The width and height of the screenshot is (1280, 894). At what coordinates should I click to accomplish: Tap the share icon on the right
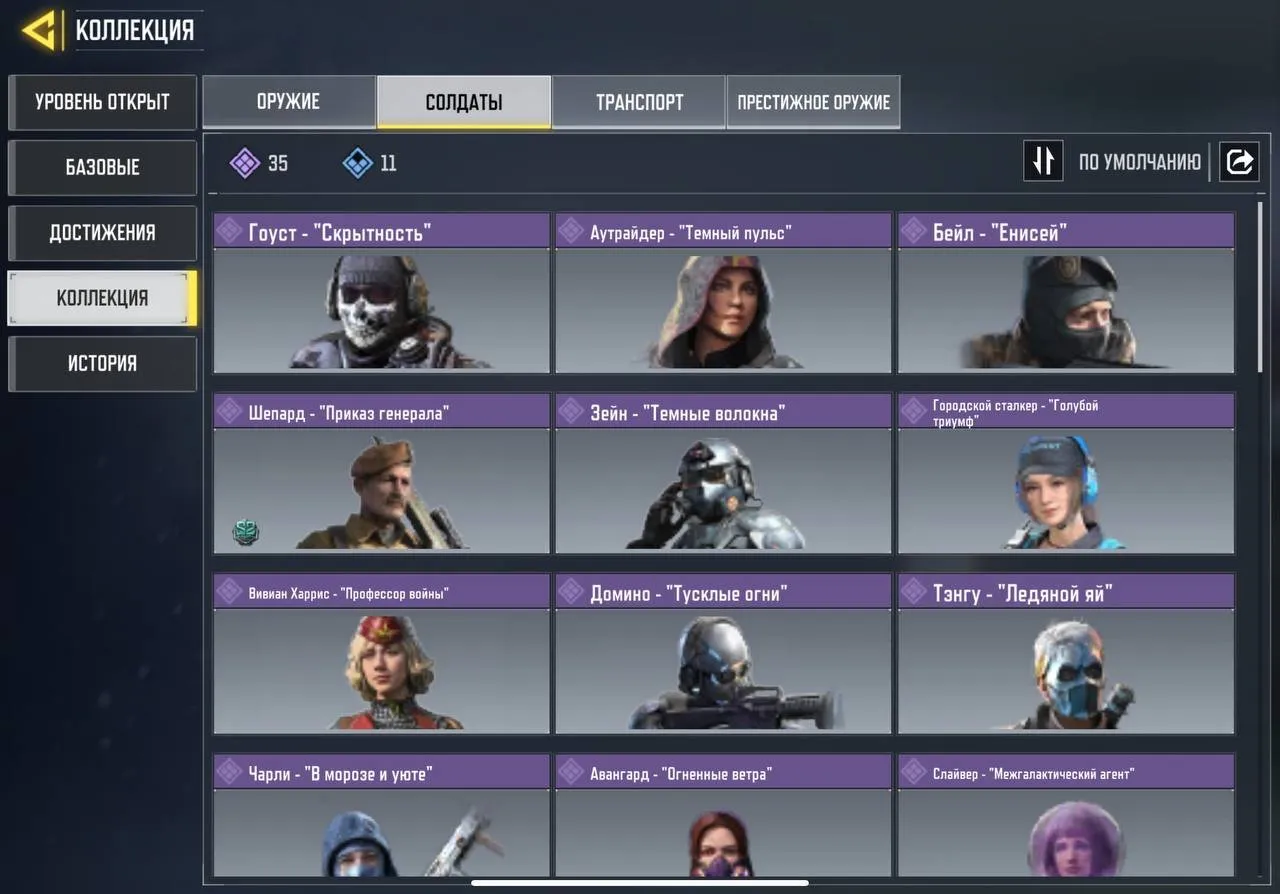coord(1239,161)
